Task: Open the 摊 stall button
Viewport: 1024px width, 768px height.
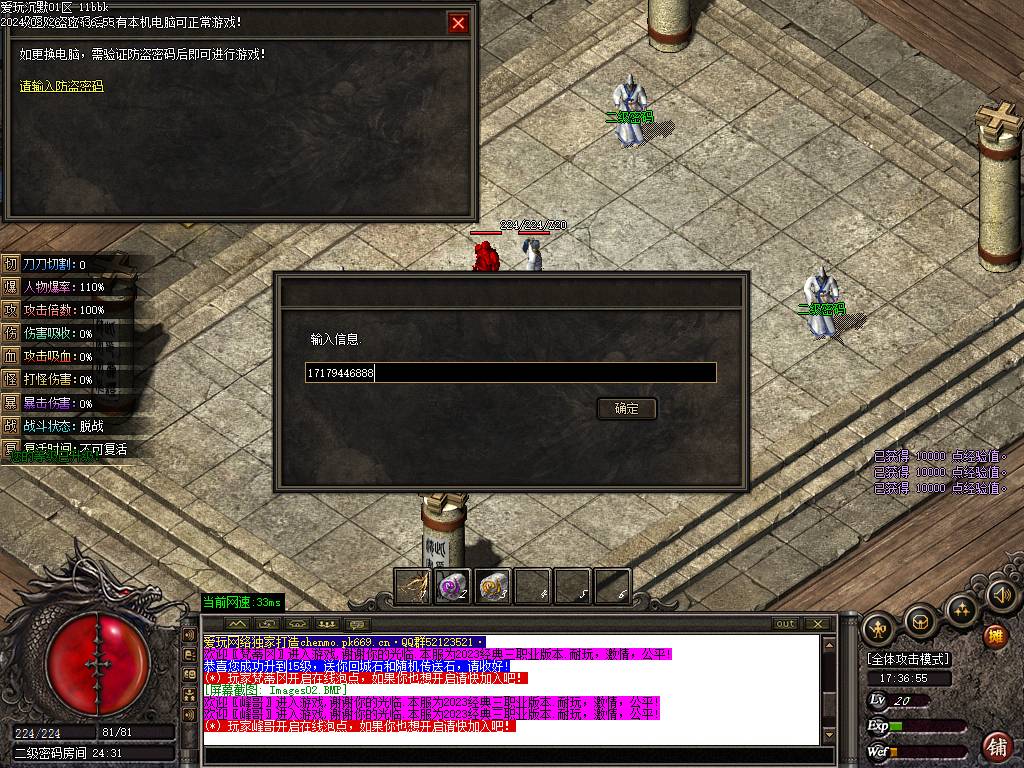Action: (x=995, y=636)
